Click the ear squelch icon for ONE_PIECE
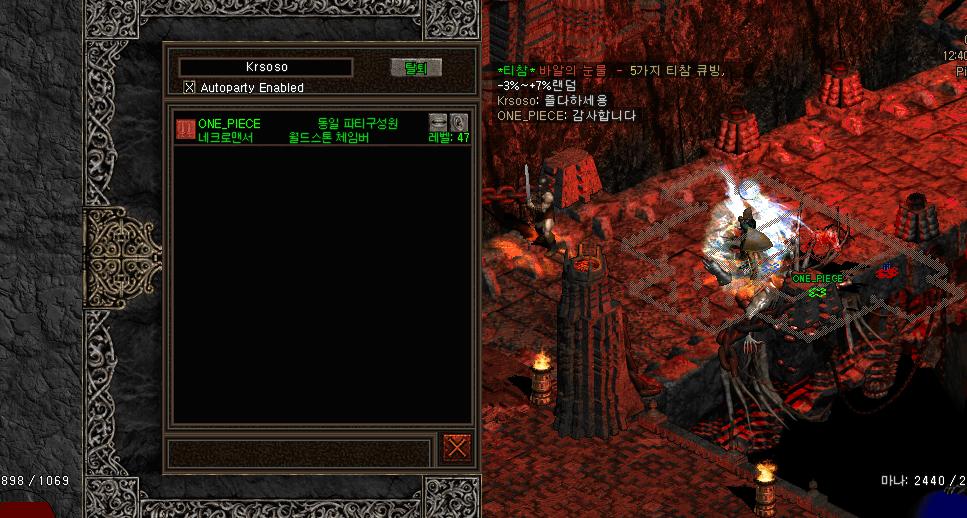This screenshot has height=518, width=967. [459, 122]
